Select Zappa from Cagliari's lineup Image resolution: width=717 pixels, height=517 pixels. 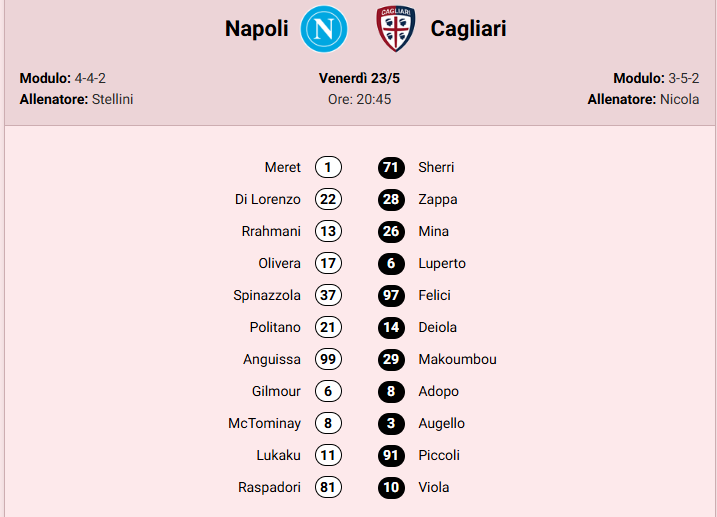coord(438,199)
